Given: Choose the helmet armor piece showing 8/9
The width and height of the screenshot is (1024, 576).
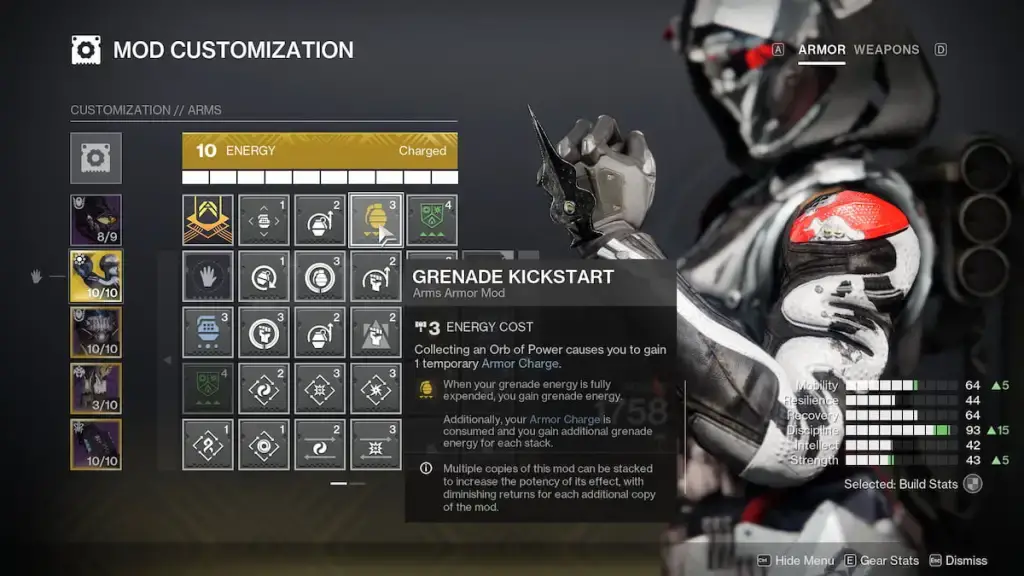Looking at the screenshot, I should coord(96,220).
